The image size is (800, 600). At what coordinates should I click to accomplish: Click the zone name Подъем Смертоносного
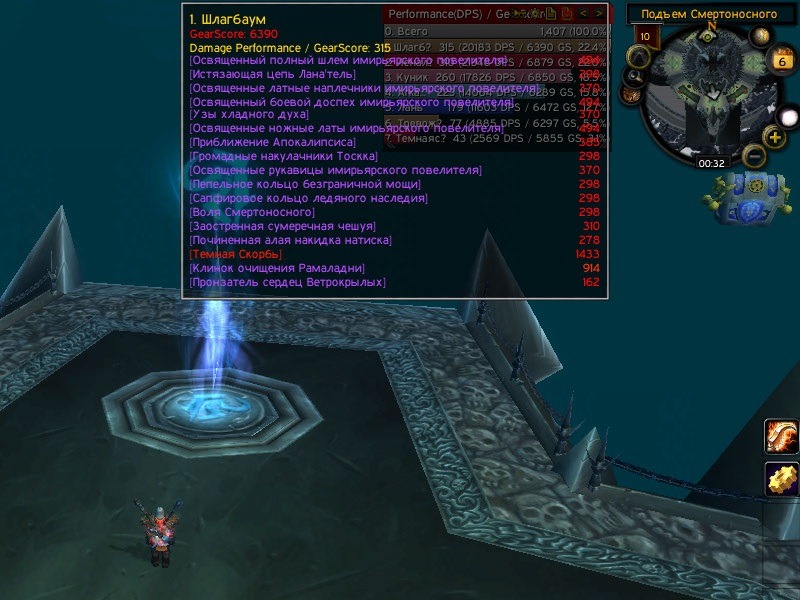coord(708,14)
